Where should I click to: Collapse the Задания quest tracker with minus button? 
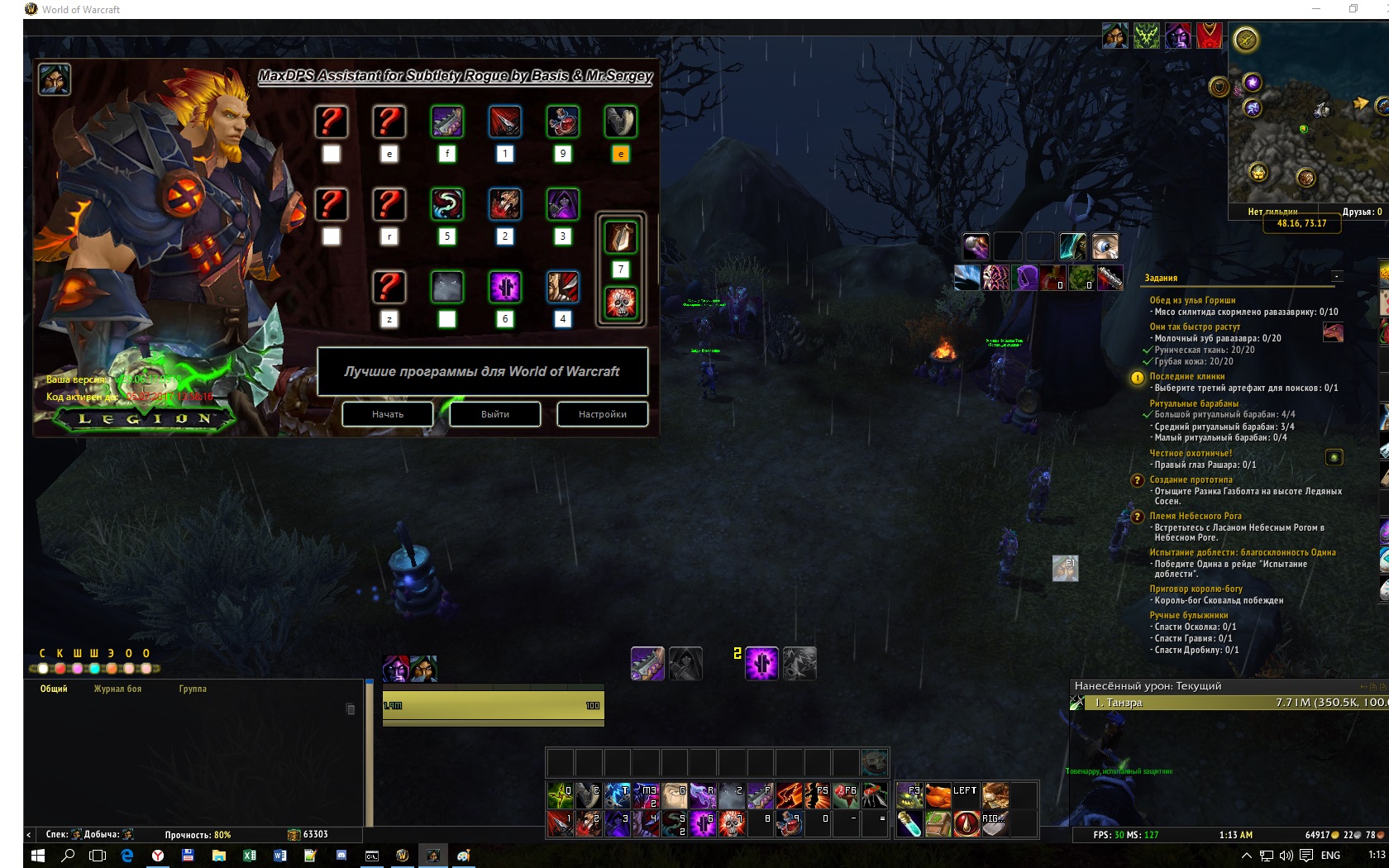point(1337,276)
